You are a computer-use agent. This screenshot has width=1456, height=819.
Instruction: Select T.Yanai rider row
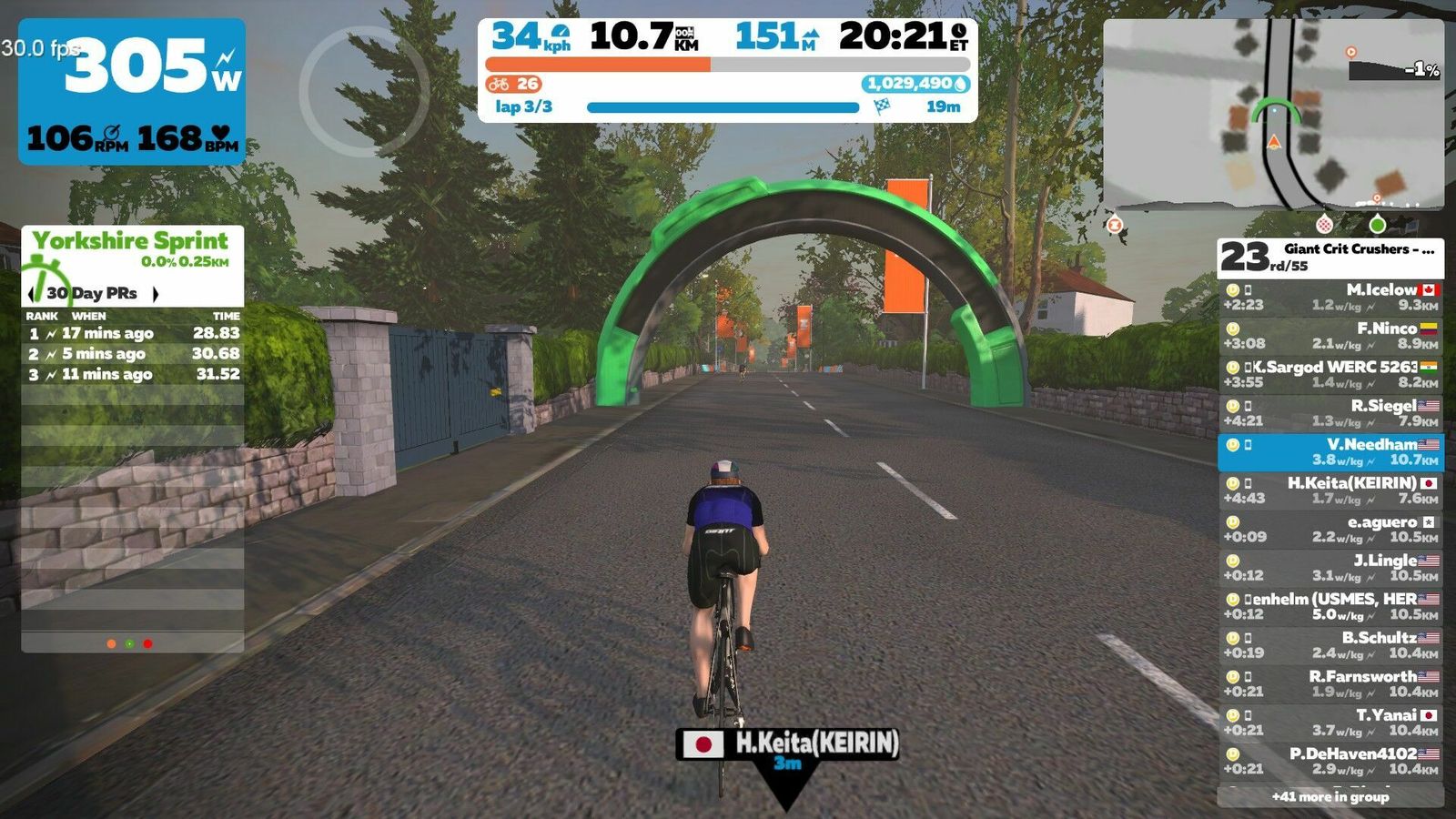(x=1330, y=723)
